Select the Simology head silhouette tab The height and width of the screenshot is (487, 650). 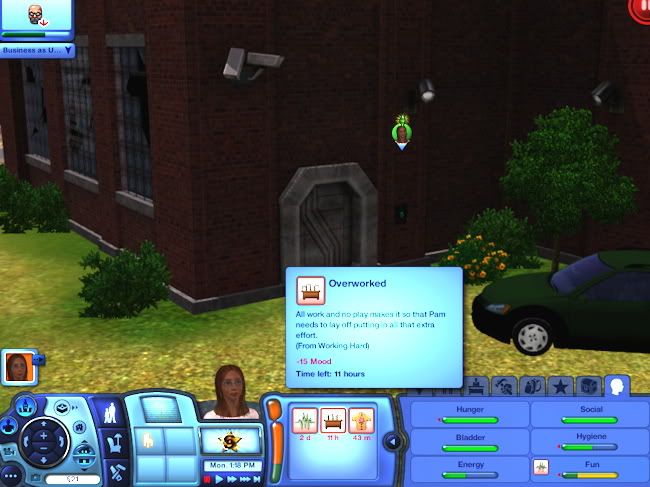[618, 385]
